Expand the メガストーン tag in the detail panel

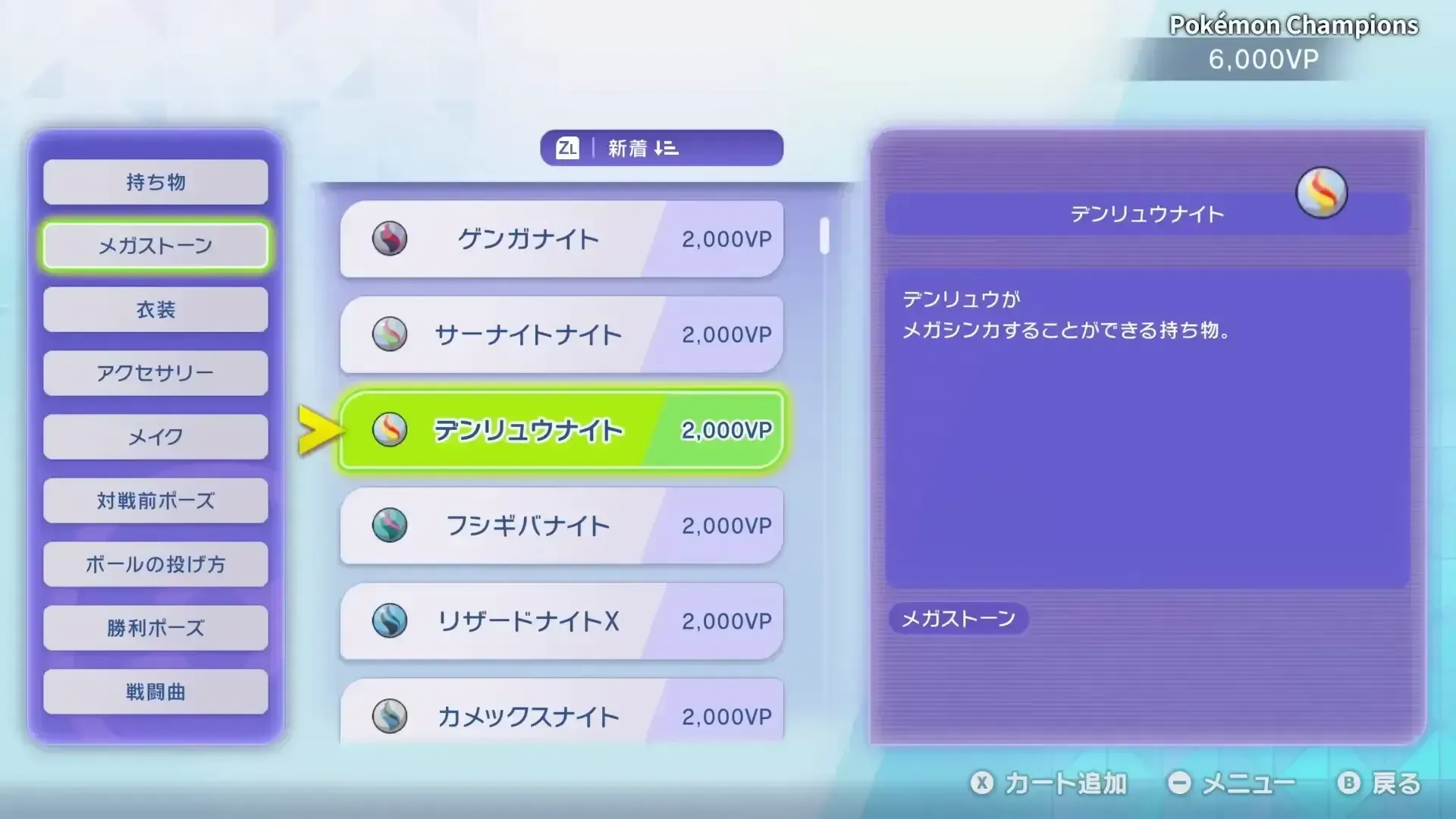pyautogui.click(x=959, y=620)
